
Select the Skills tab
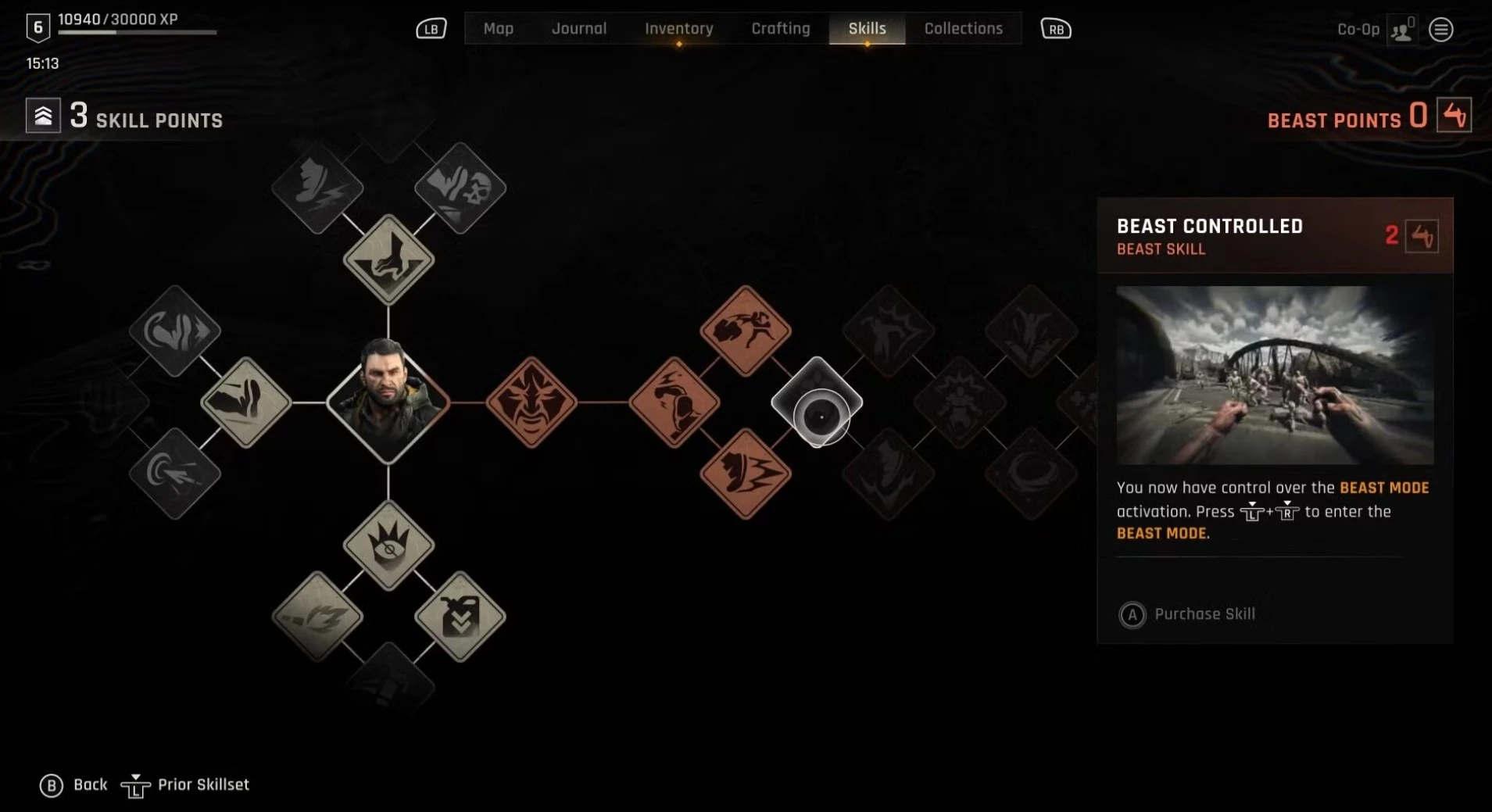click(867, 29)
